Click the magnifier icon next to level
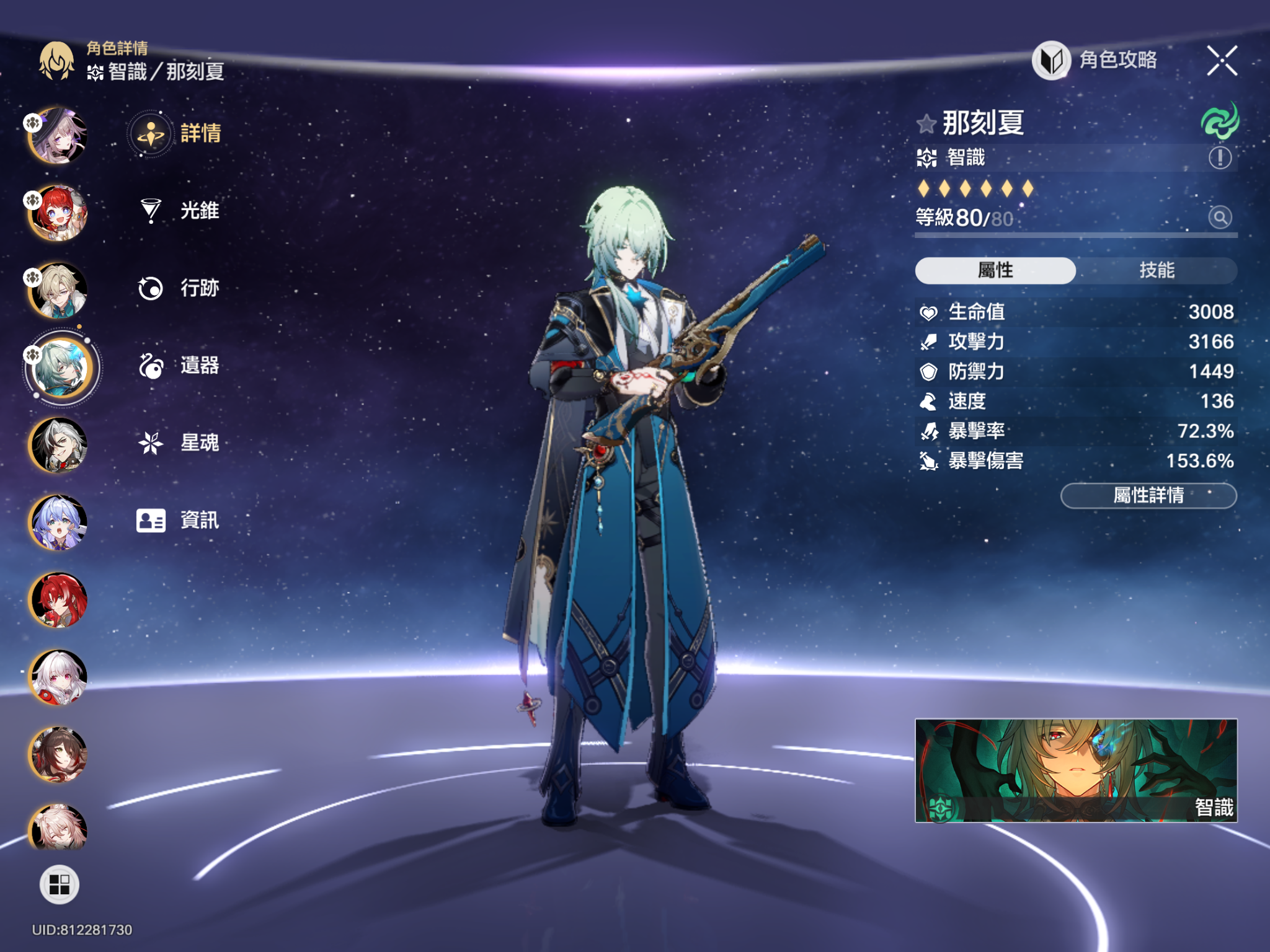Viewport: 1270px width, 952px height. tap(1220, 218)
